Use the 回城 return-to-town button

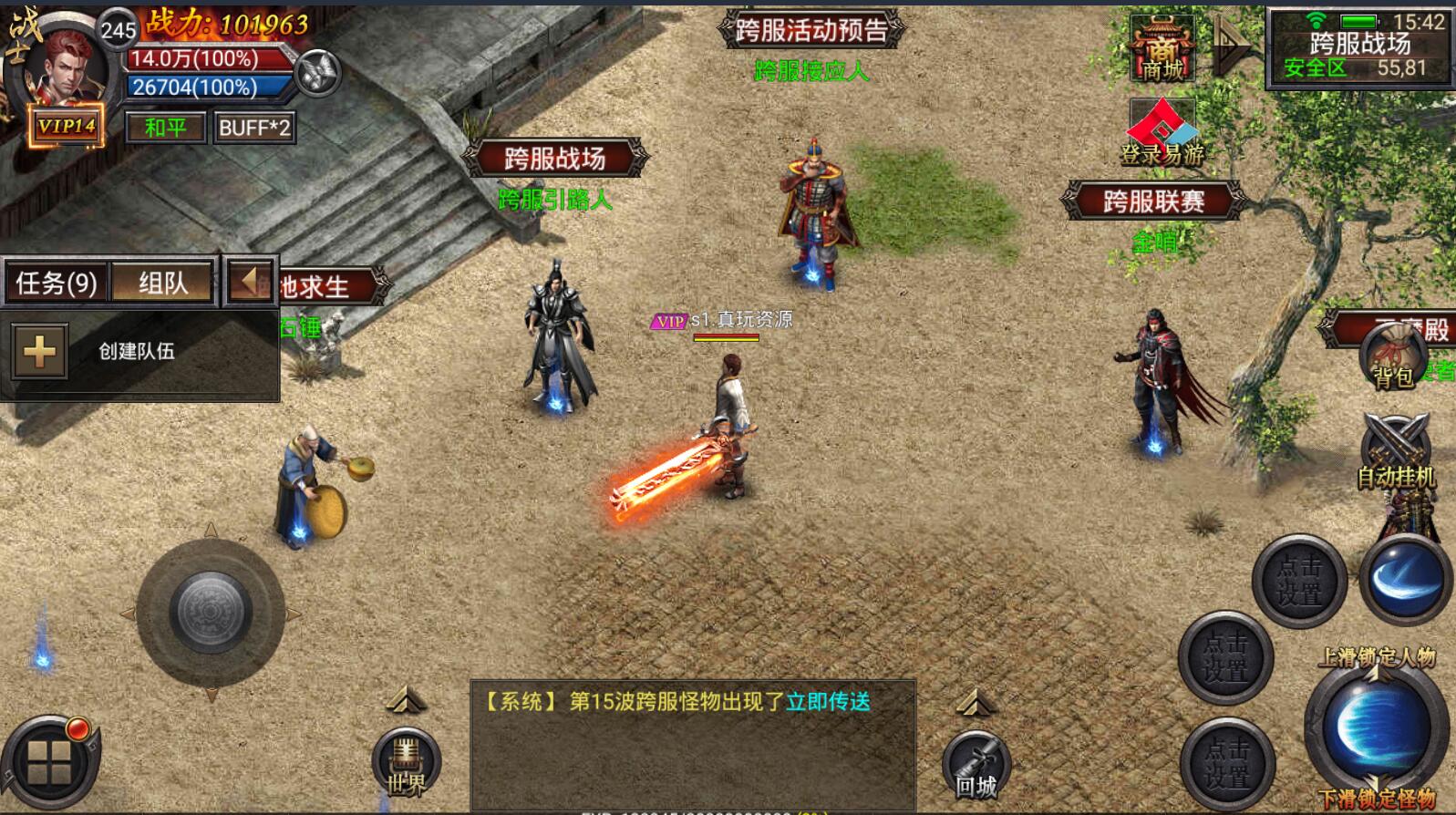click(x=976, y=767)
